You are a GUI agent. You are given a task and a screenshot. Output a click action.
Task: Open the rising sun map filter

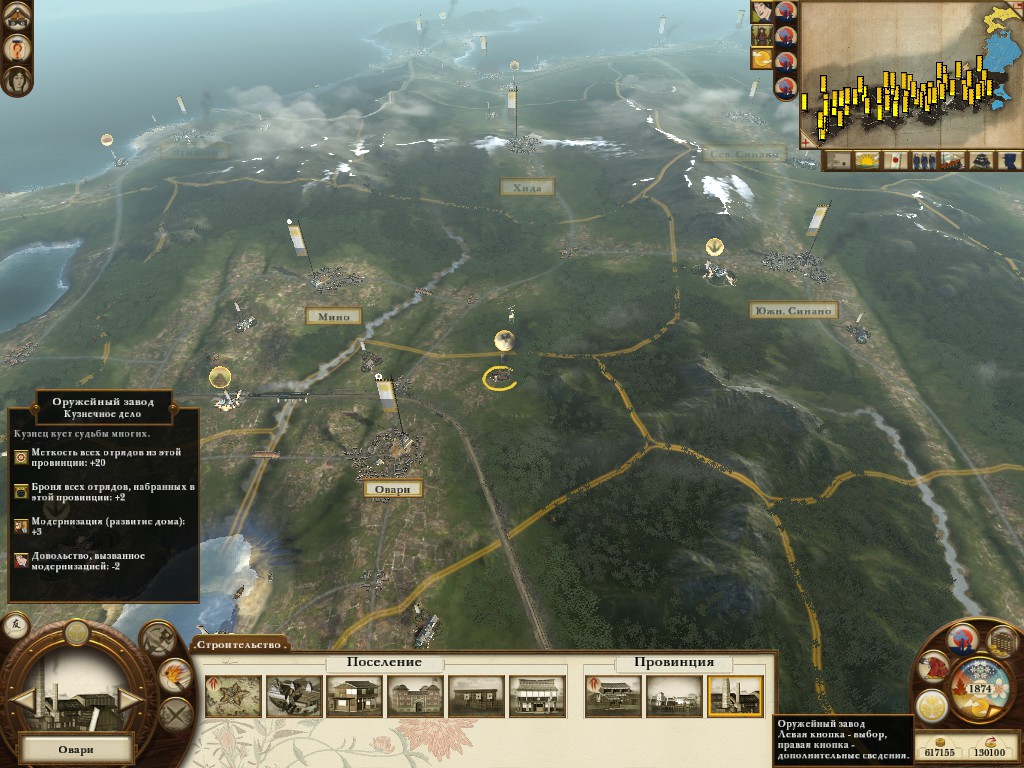pyautogui.click(x=866, y=160)
